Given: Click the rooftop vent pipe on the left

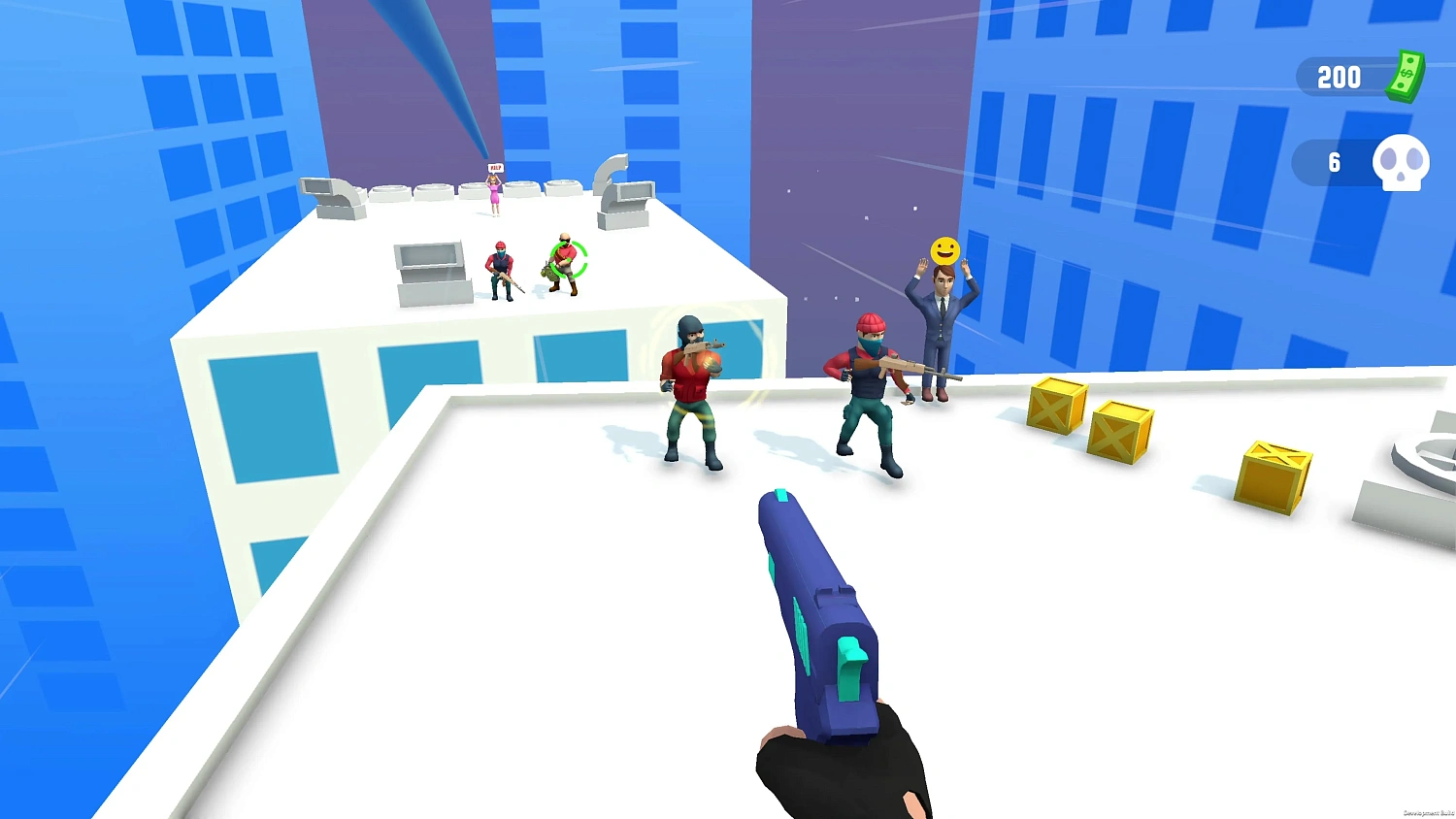Looking at the screenshot, I should coord(332,194).
